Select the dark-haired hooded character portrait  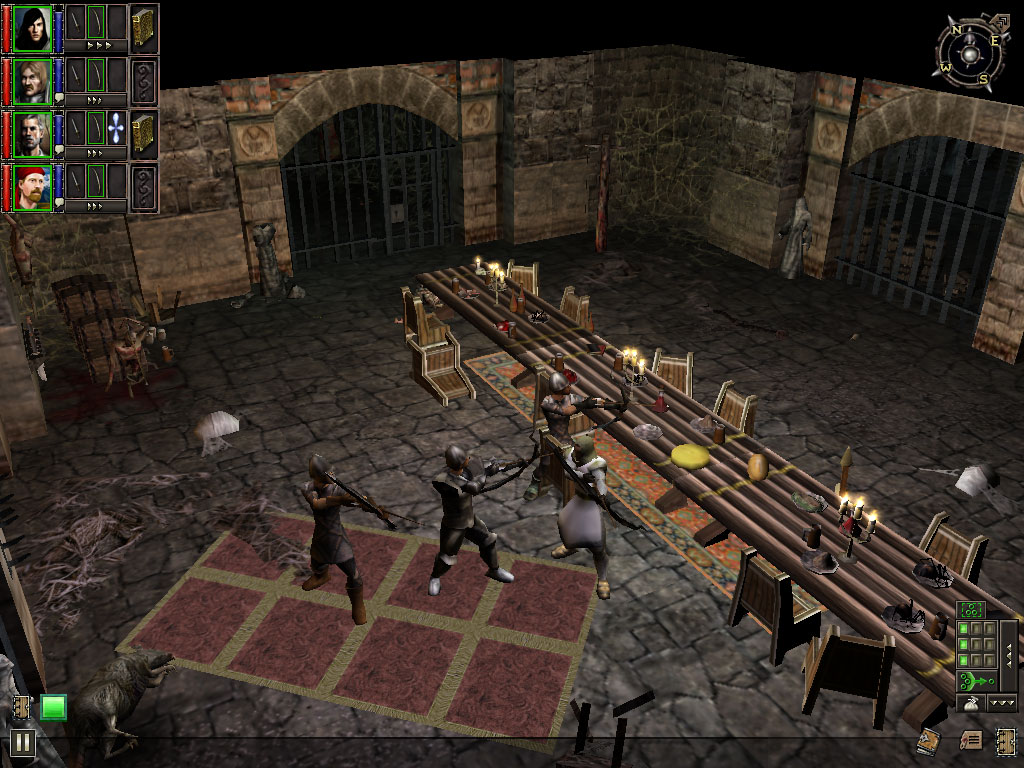point(33,27)
